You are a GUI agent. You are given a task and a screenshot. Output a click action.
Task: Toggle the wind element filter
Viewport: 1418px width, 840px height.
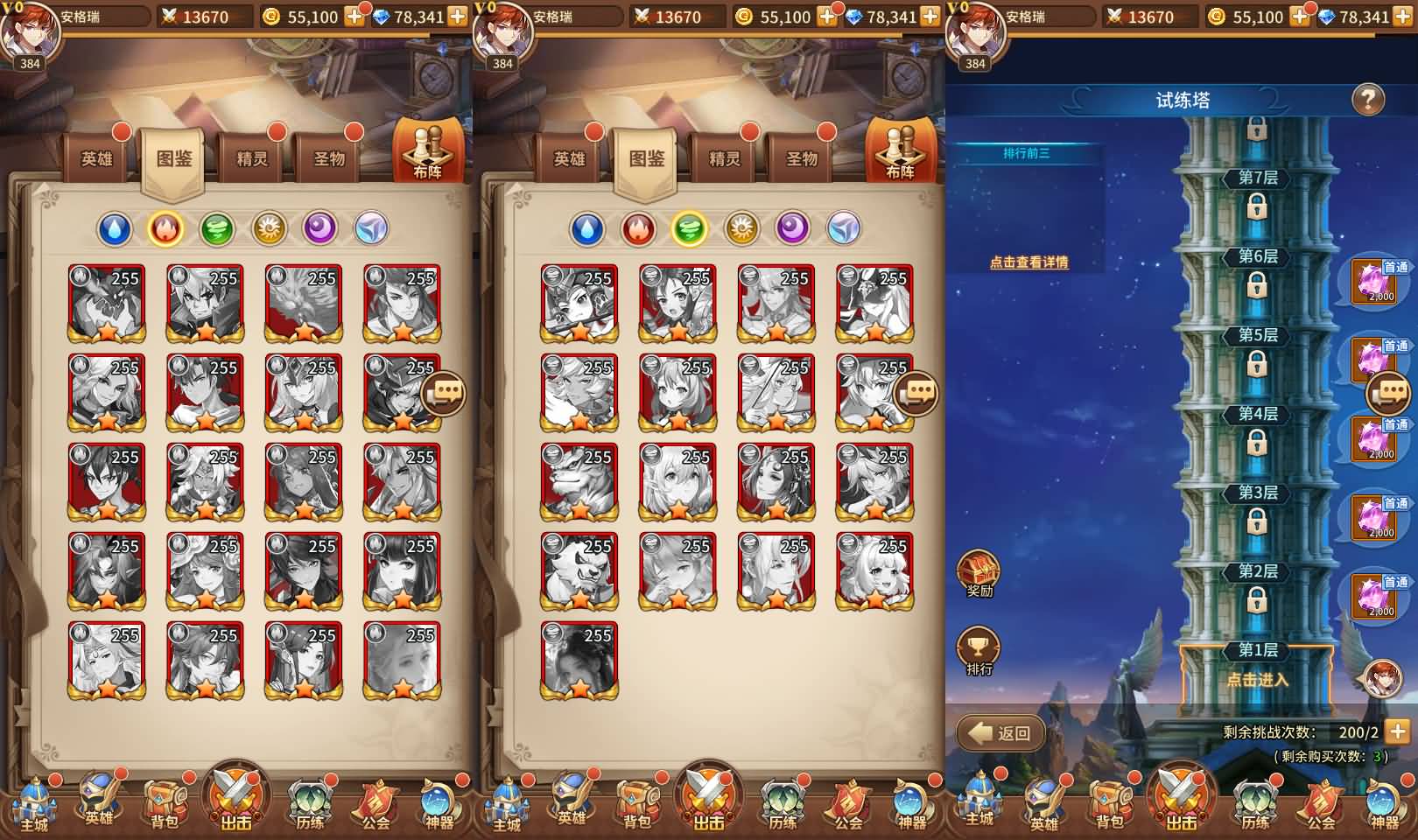click(218, 229)
